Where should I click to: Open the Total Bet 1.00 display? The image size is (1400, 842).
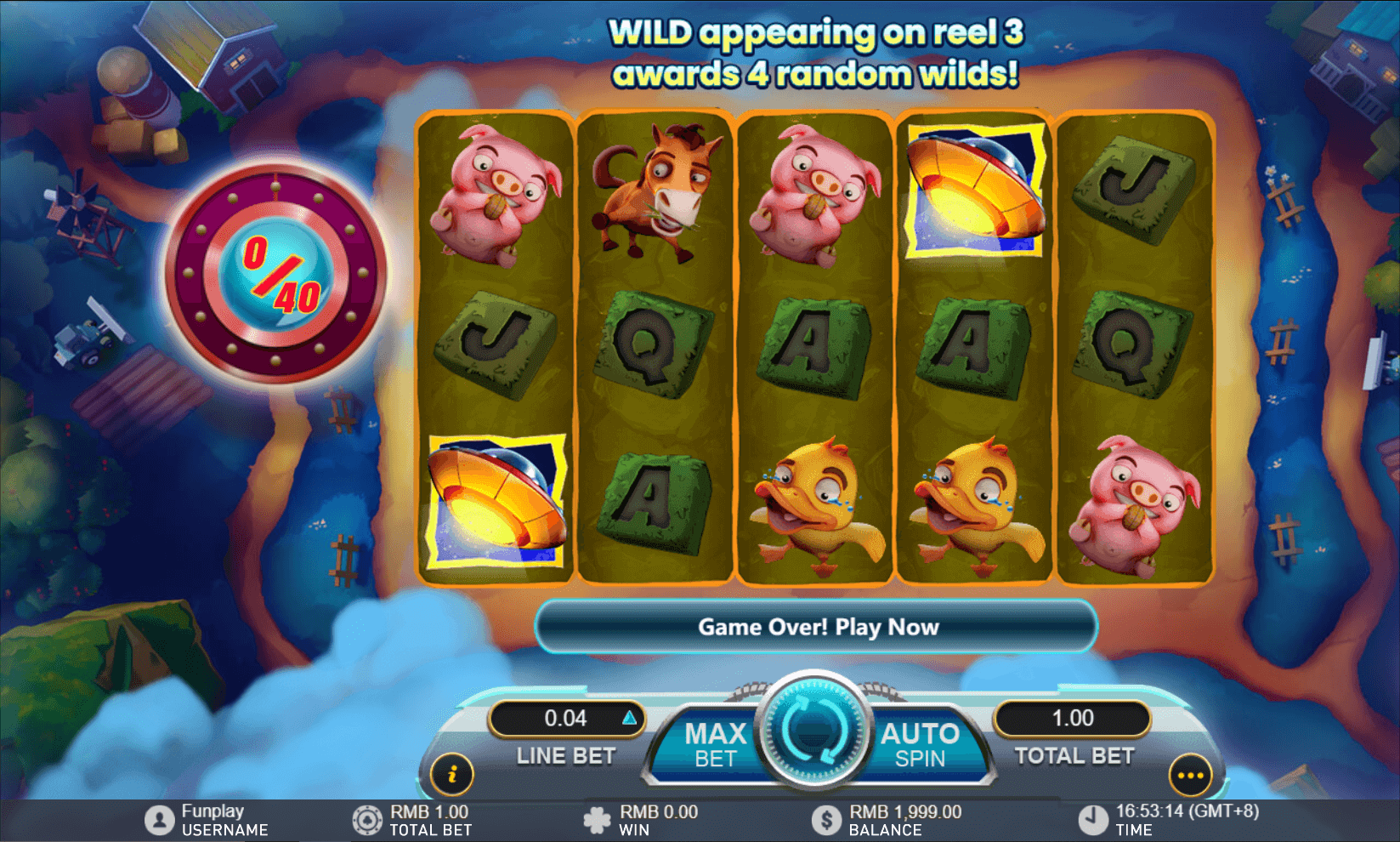click(x=1072, y=719)
